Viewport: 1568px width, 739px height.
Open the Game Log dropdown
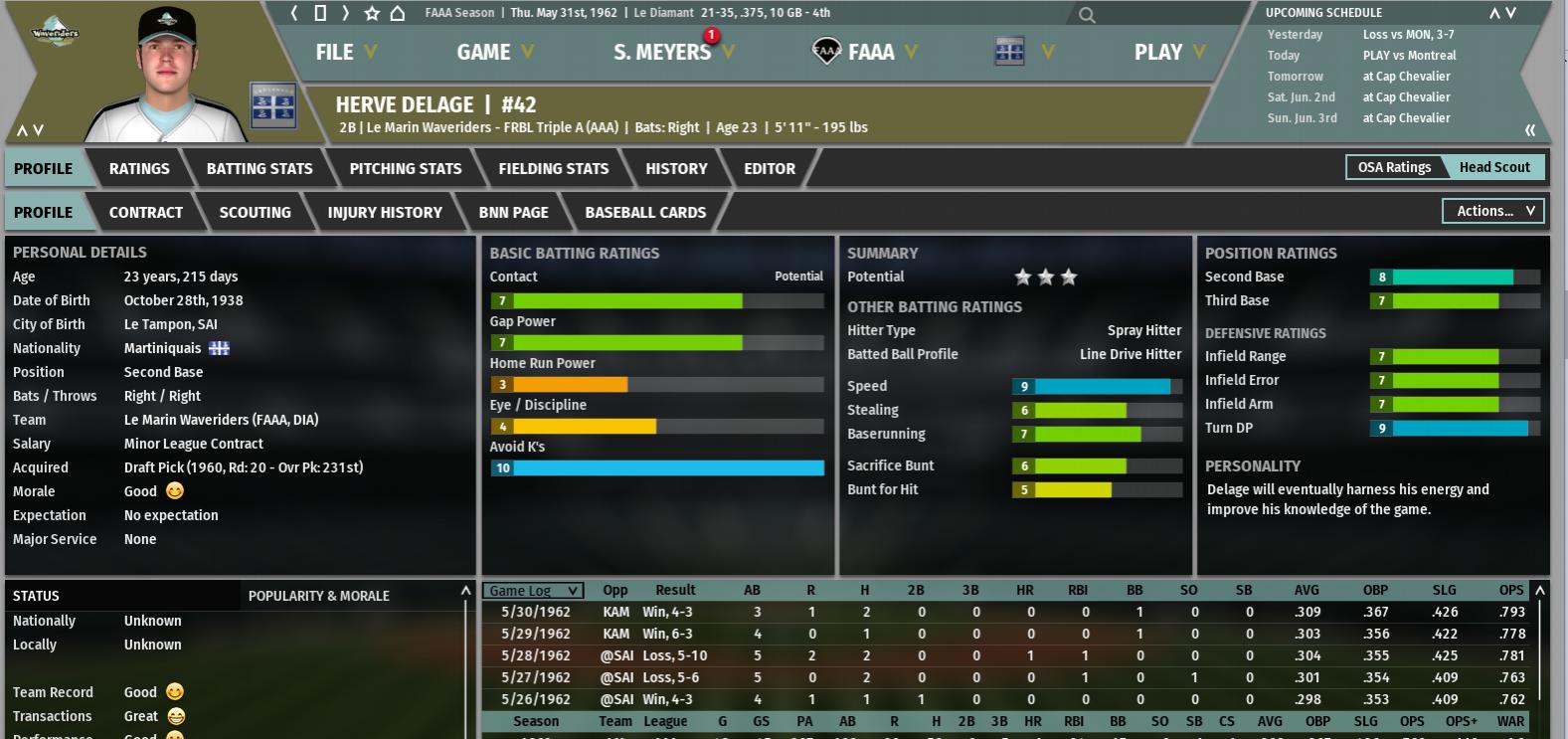coord(533,591)
